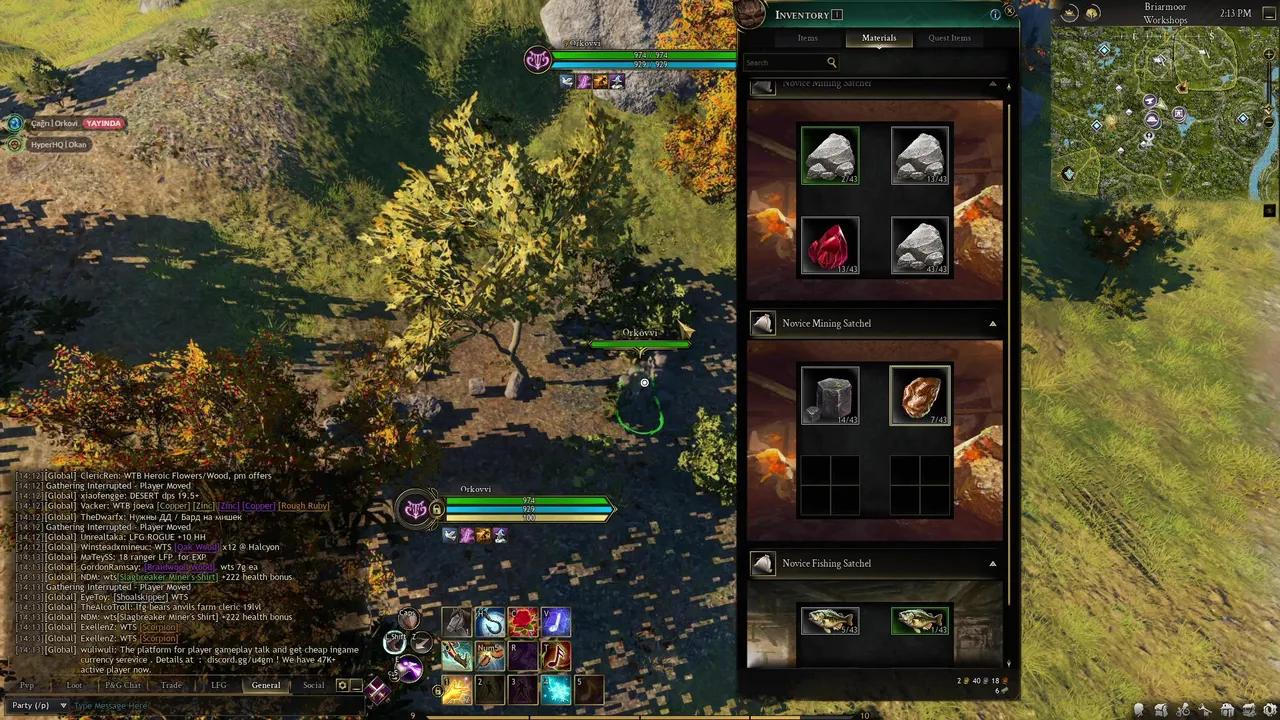
Task: Click the inventory search field
Action: [785, 63]
